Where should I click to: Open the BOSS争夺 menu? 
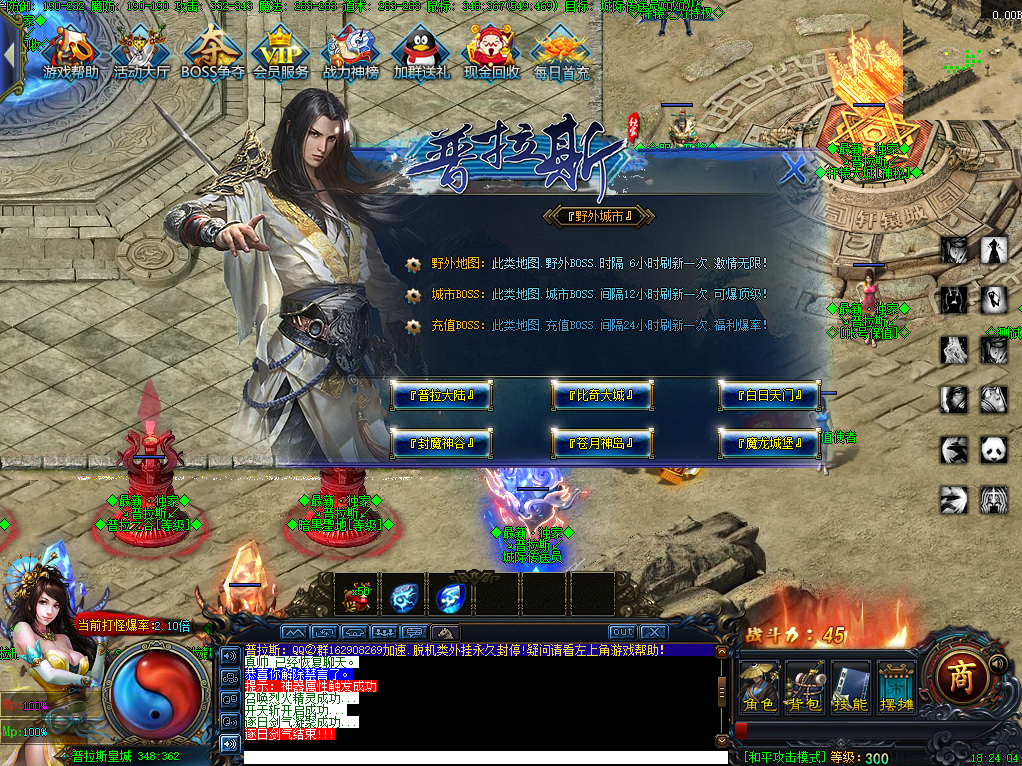coord(212,52)
